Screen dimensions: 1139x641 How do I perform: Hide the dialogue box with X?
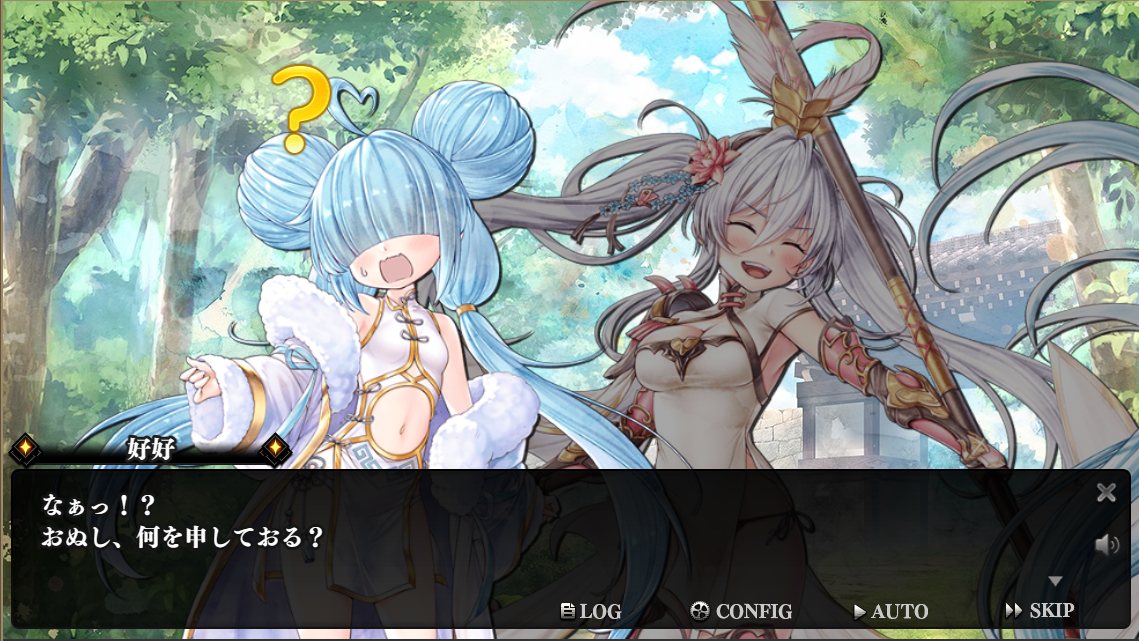(1106, 492)
